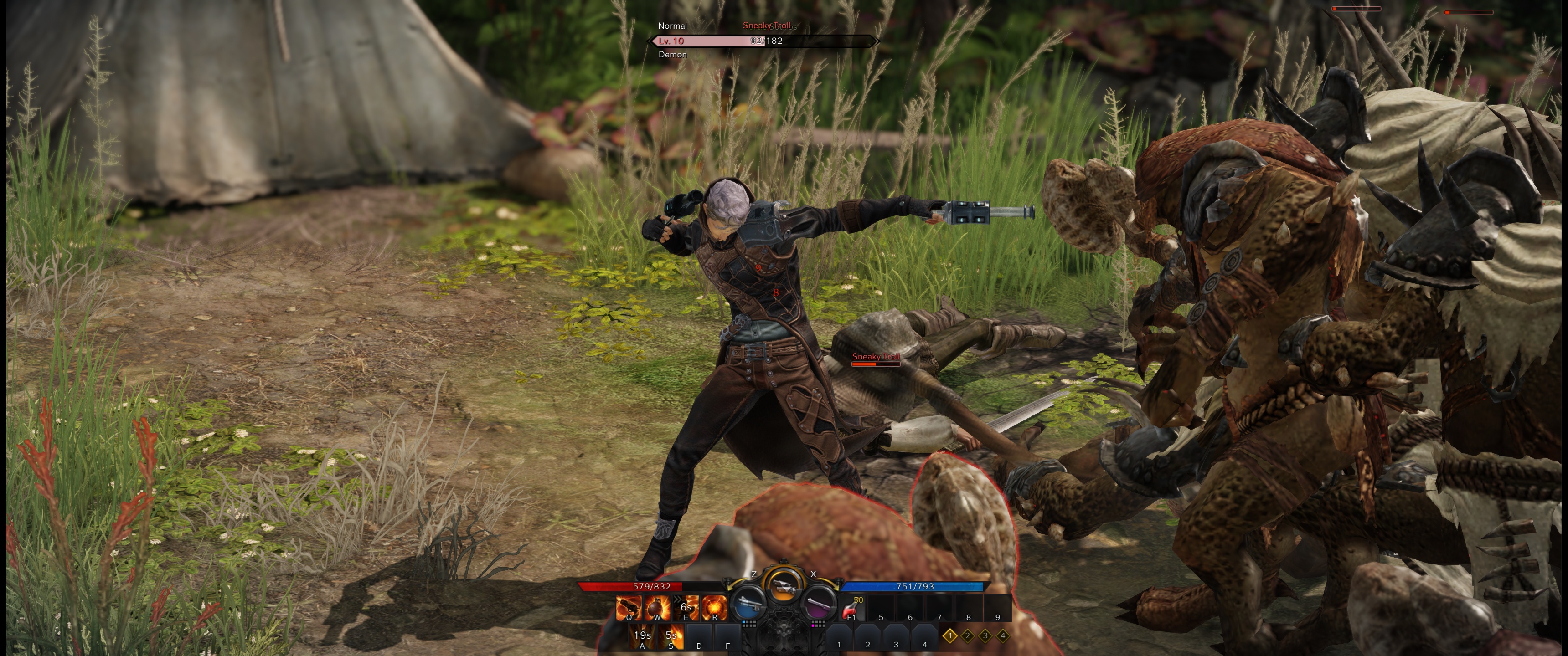Switch to the purple rifle stance
1568x656 pixels.
(x=818, y=604)
